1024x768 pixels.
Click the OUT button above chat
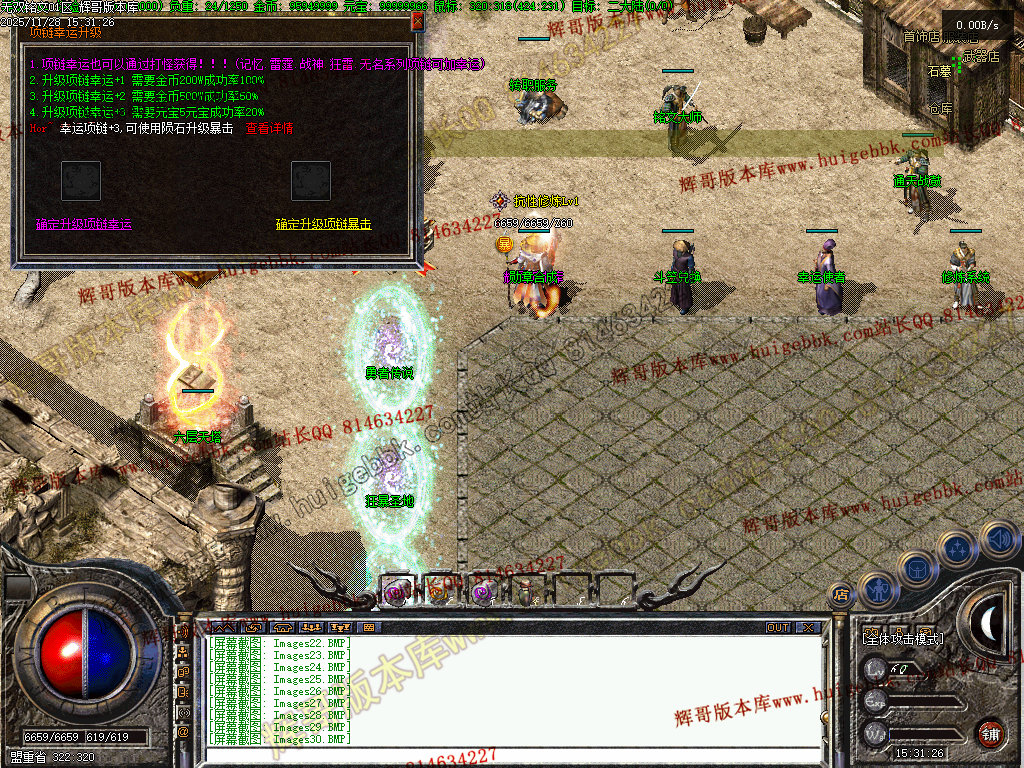[x=778, y=628]
